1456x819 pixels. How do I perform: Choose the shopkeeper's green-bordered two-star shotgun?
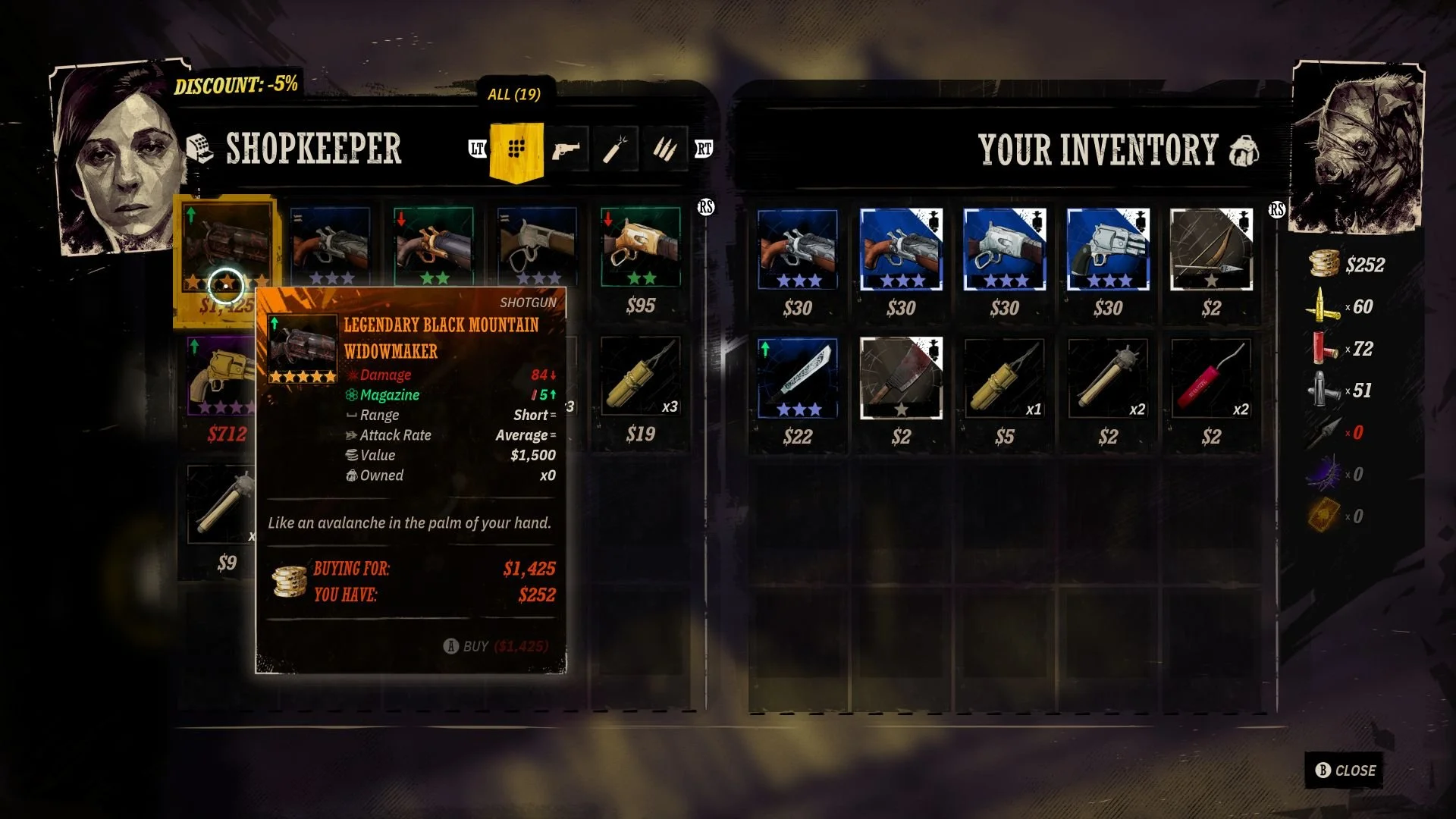434,246
